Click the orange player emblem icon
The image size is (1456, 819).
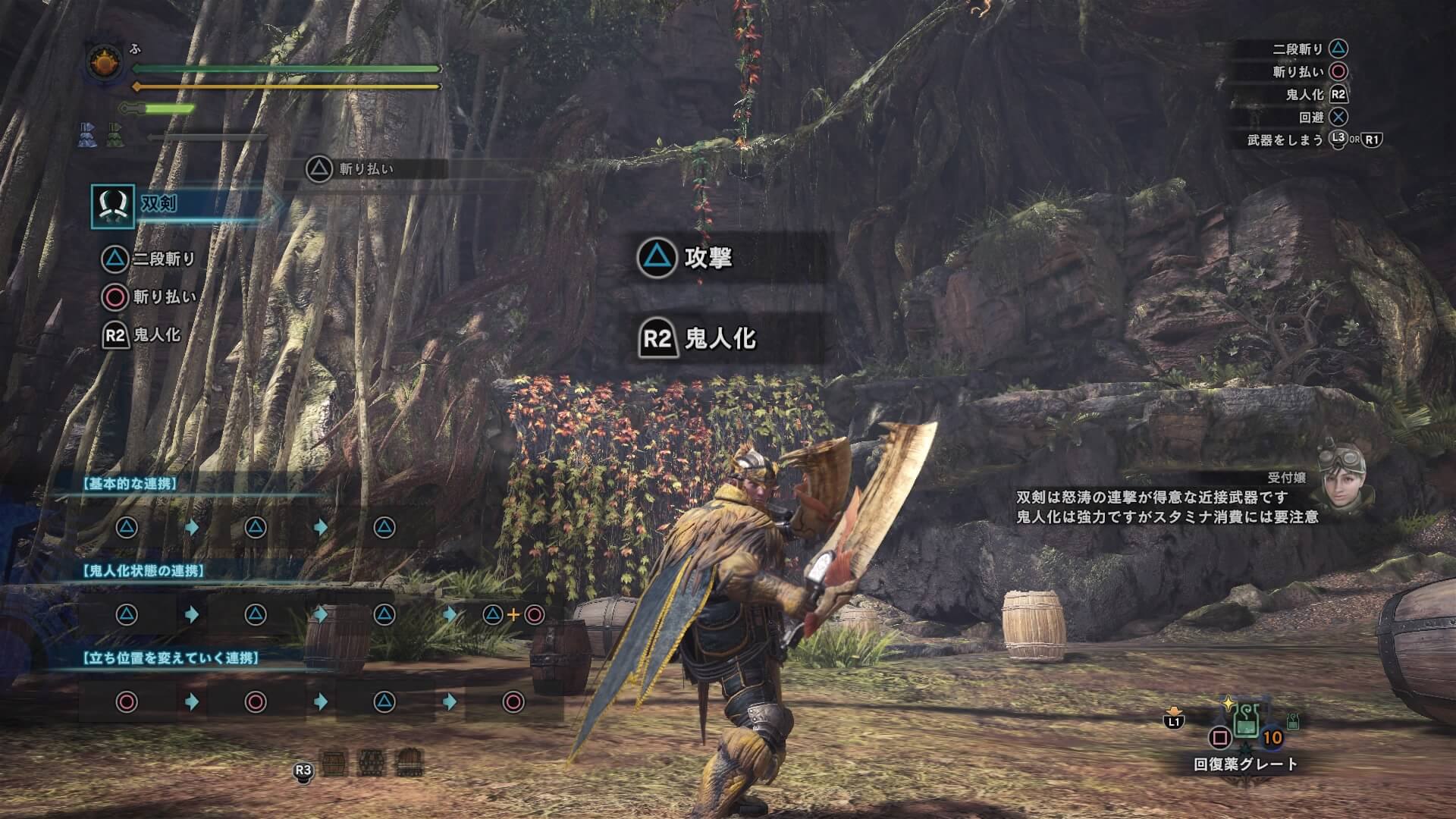click(105, 63)
